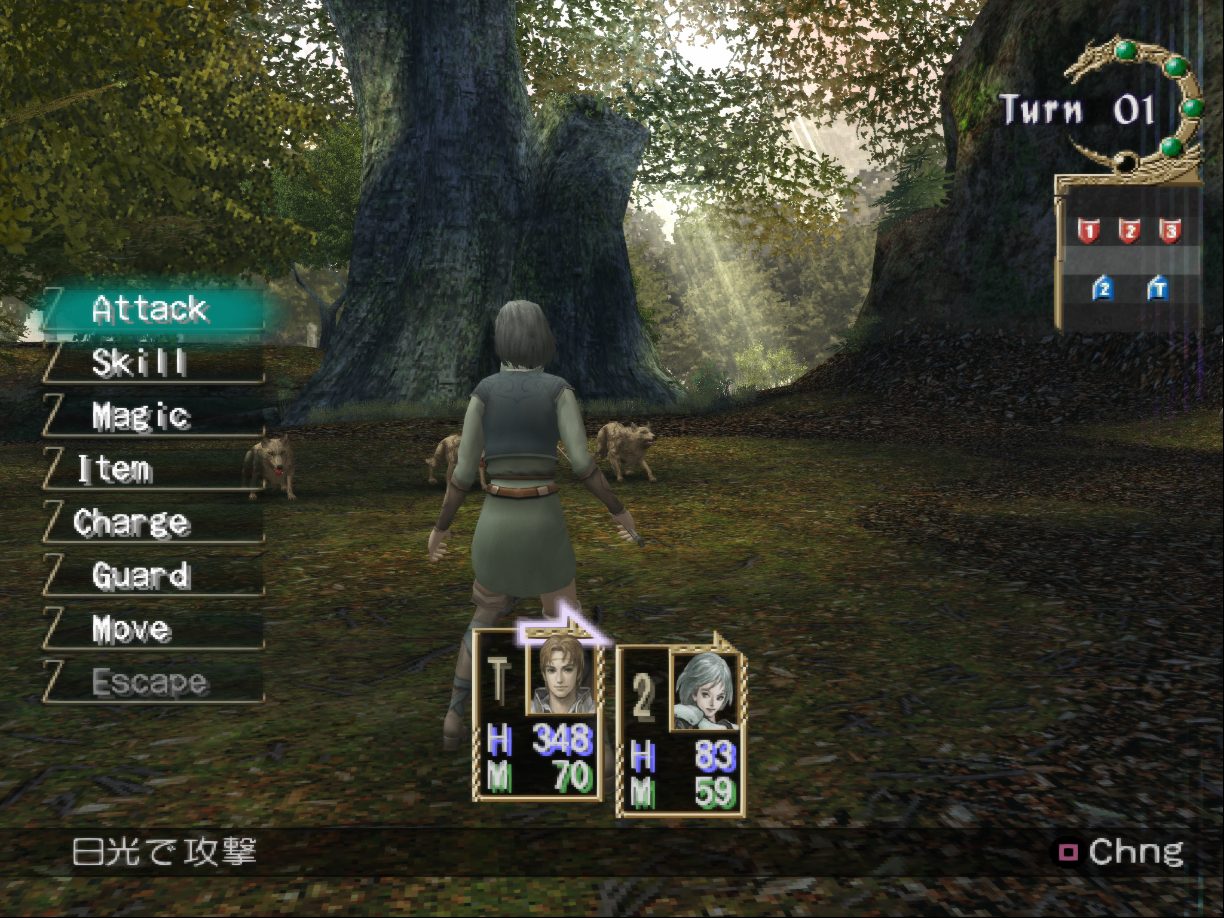
Task: Click red enemy marker 3 in turn order
Action: click(1170, 232)
